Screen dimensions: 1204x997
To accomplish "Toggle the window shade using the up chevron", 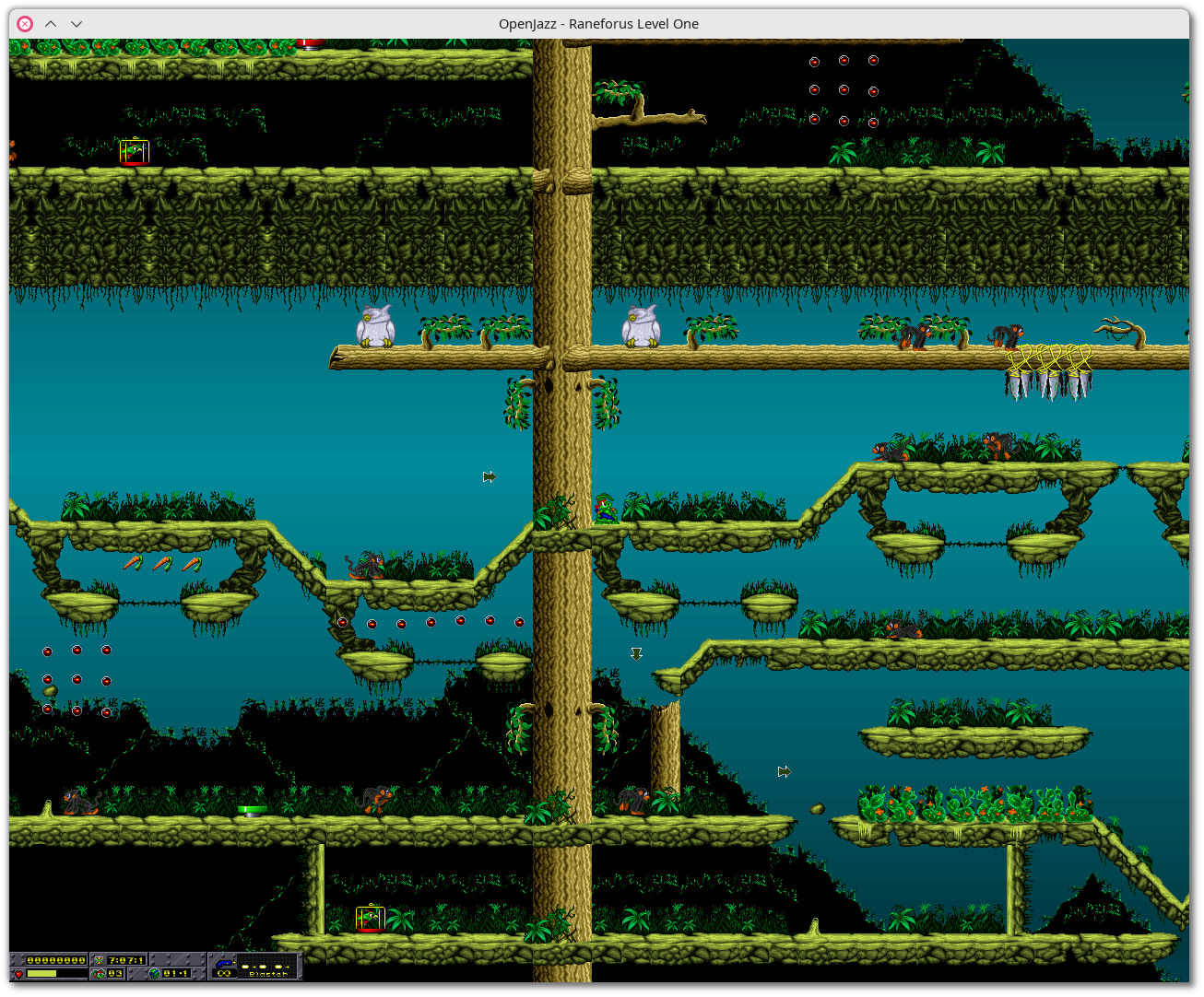I will (51, 24).
